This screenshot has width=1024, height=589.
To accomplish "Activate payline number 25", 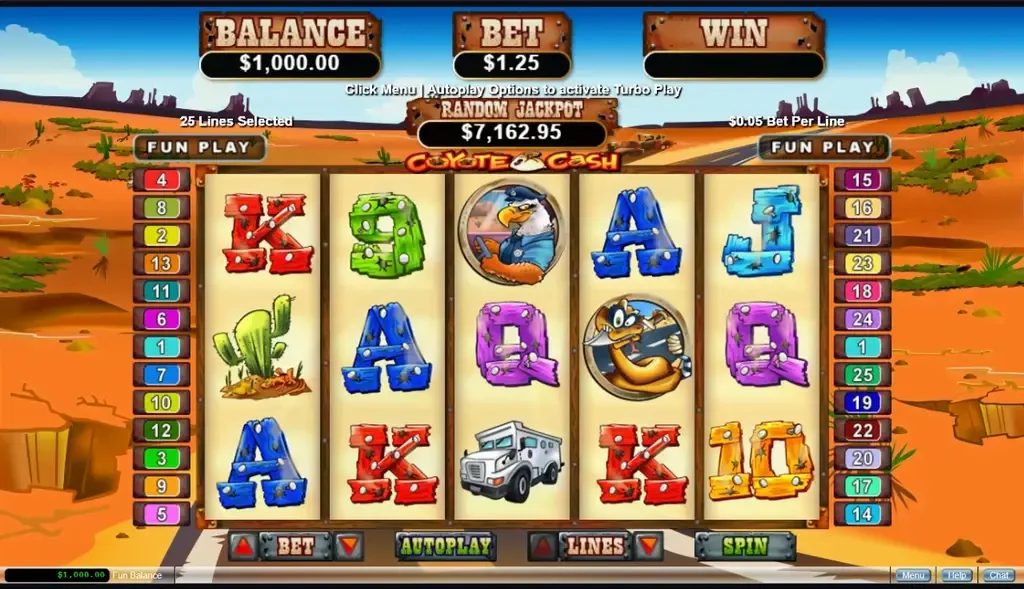I will (x=861, y=375).
